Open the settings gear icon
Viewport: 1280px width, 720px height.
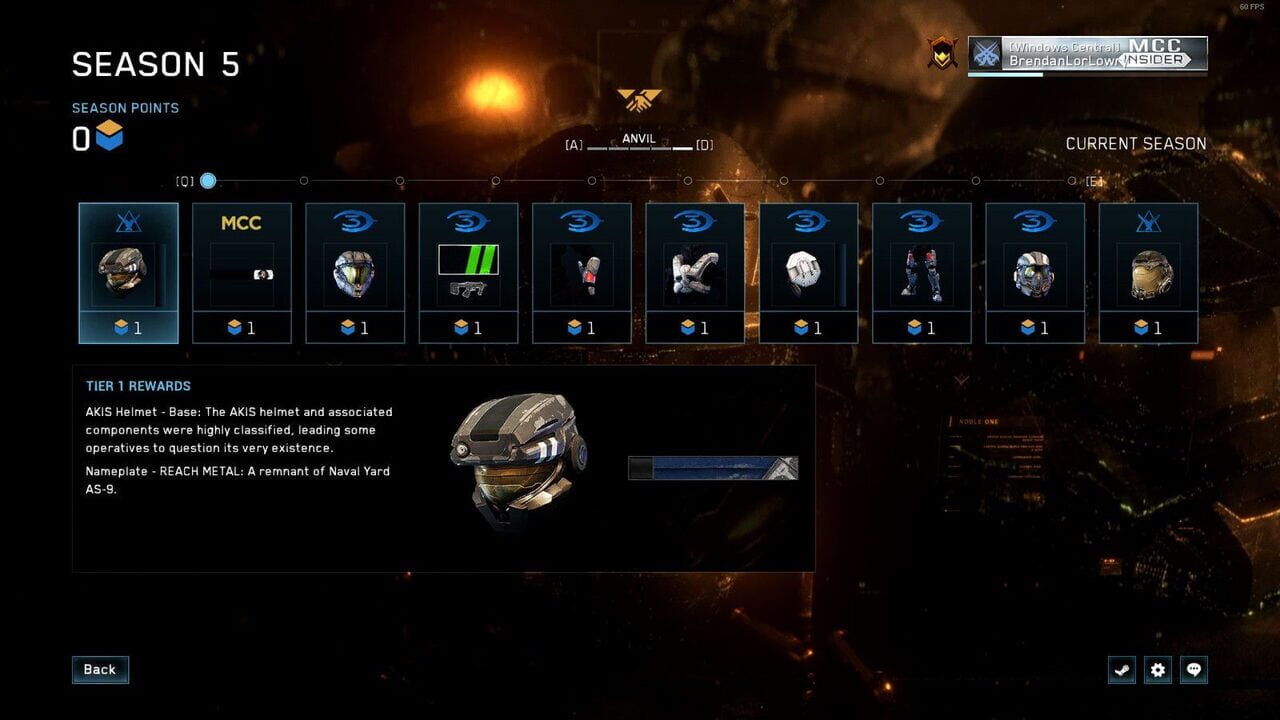click(x=1158, y=670)
